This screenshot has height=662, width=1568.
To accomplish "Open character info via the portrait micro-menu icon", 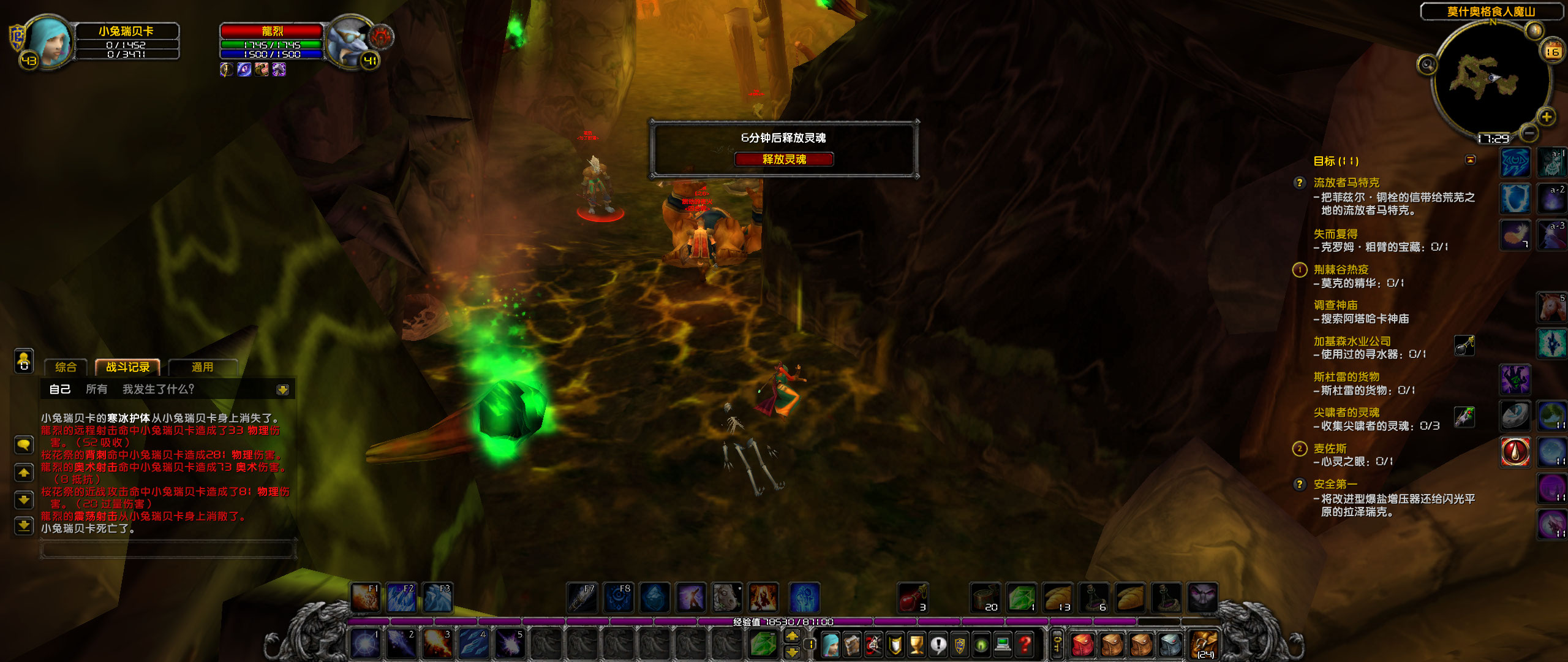I will 831,645.
